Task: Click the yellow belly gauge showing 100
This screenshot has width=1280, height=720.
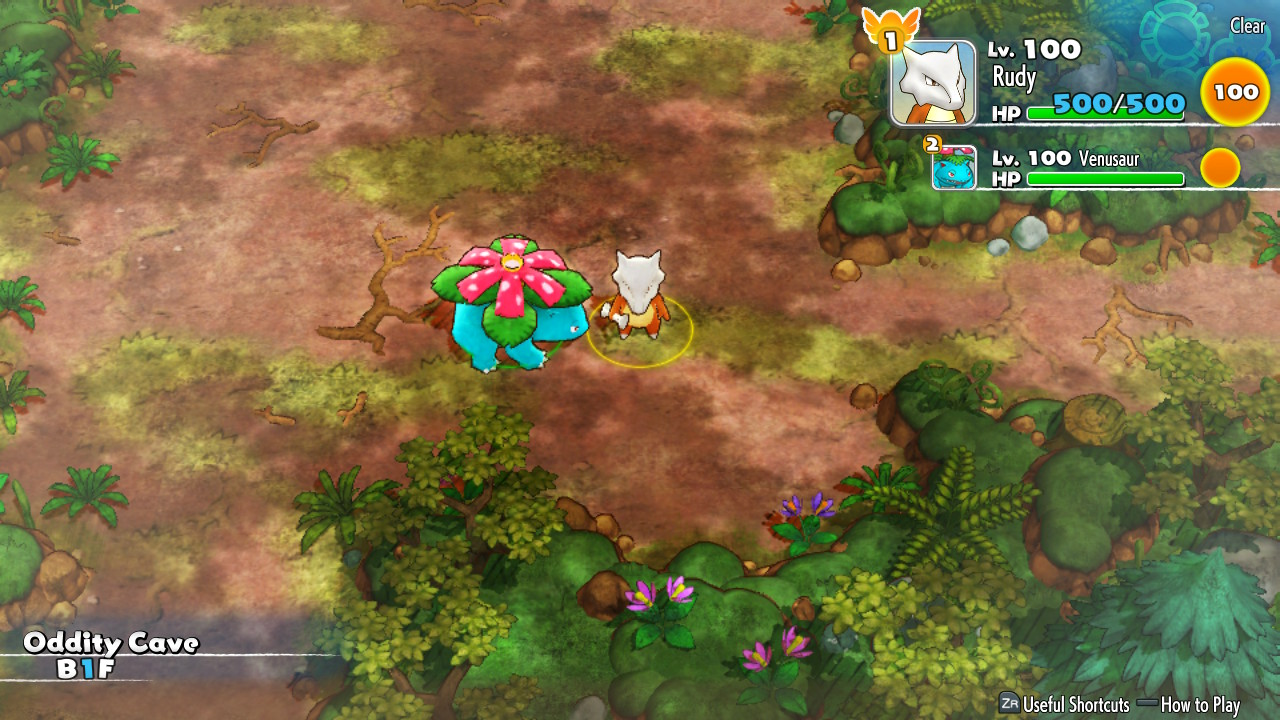Action: pyautogui.click(x=1236, y=92)
